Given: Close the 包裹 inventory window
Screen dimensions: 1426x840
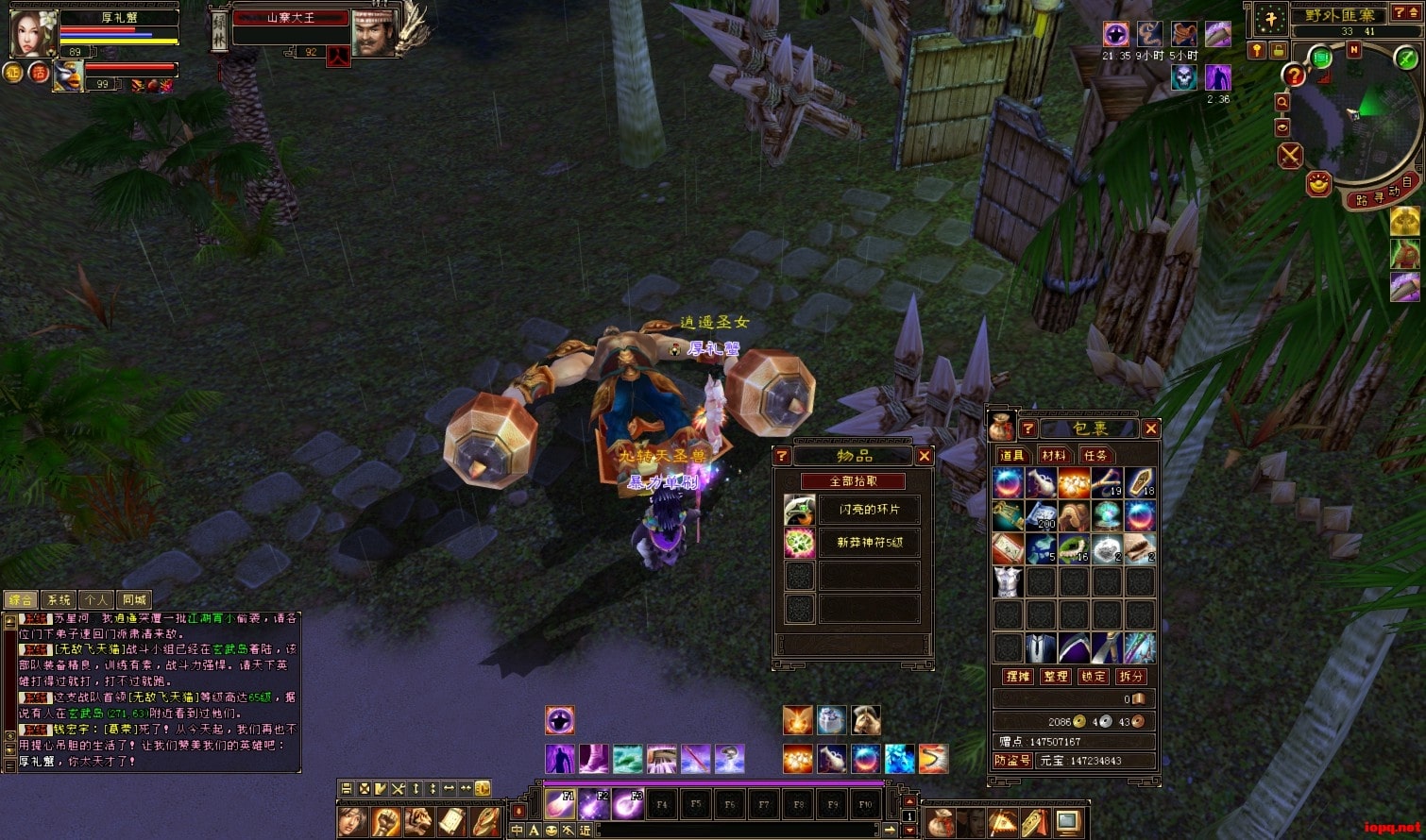Looking at the screenshot, I should [1150, 428].
